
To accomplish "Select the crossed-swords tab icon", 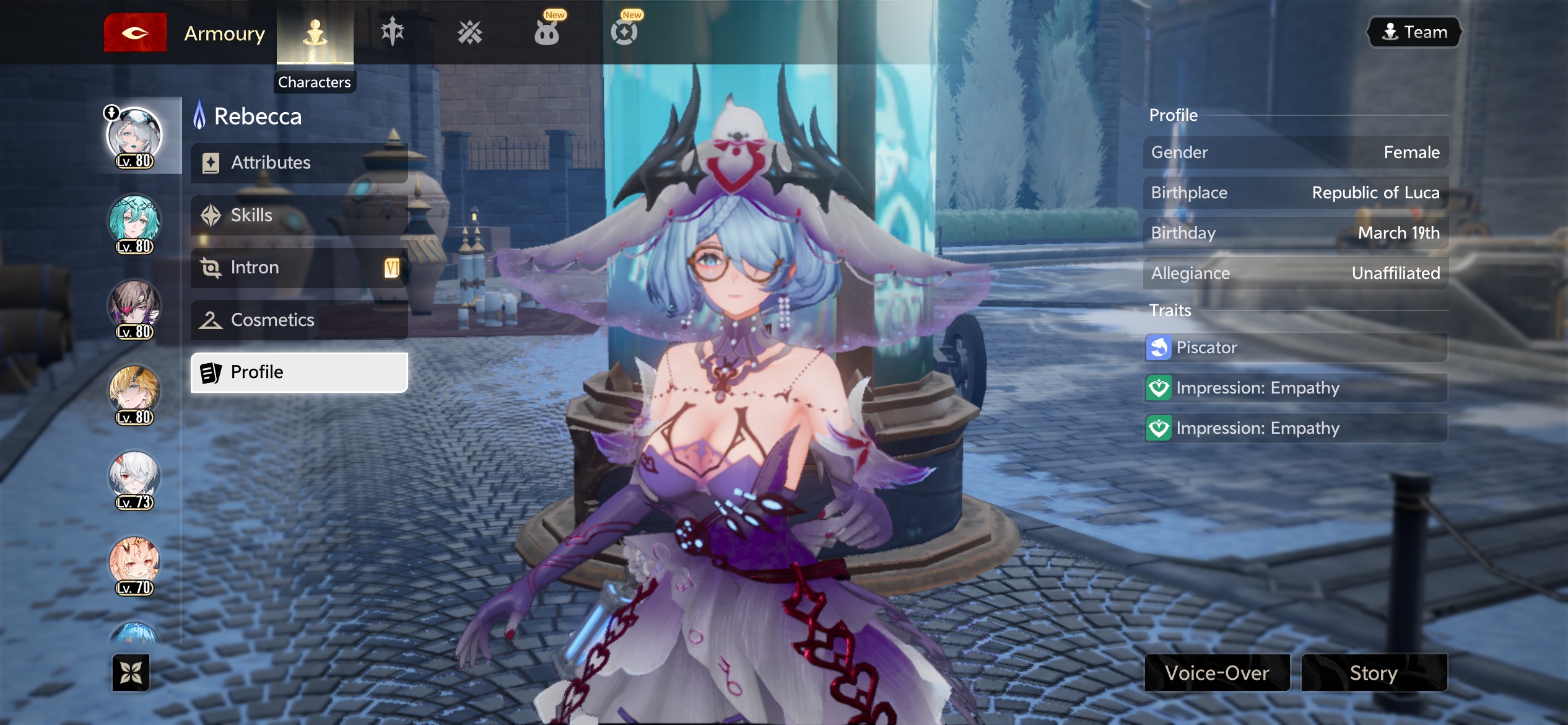I will coord(470,32).
